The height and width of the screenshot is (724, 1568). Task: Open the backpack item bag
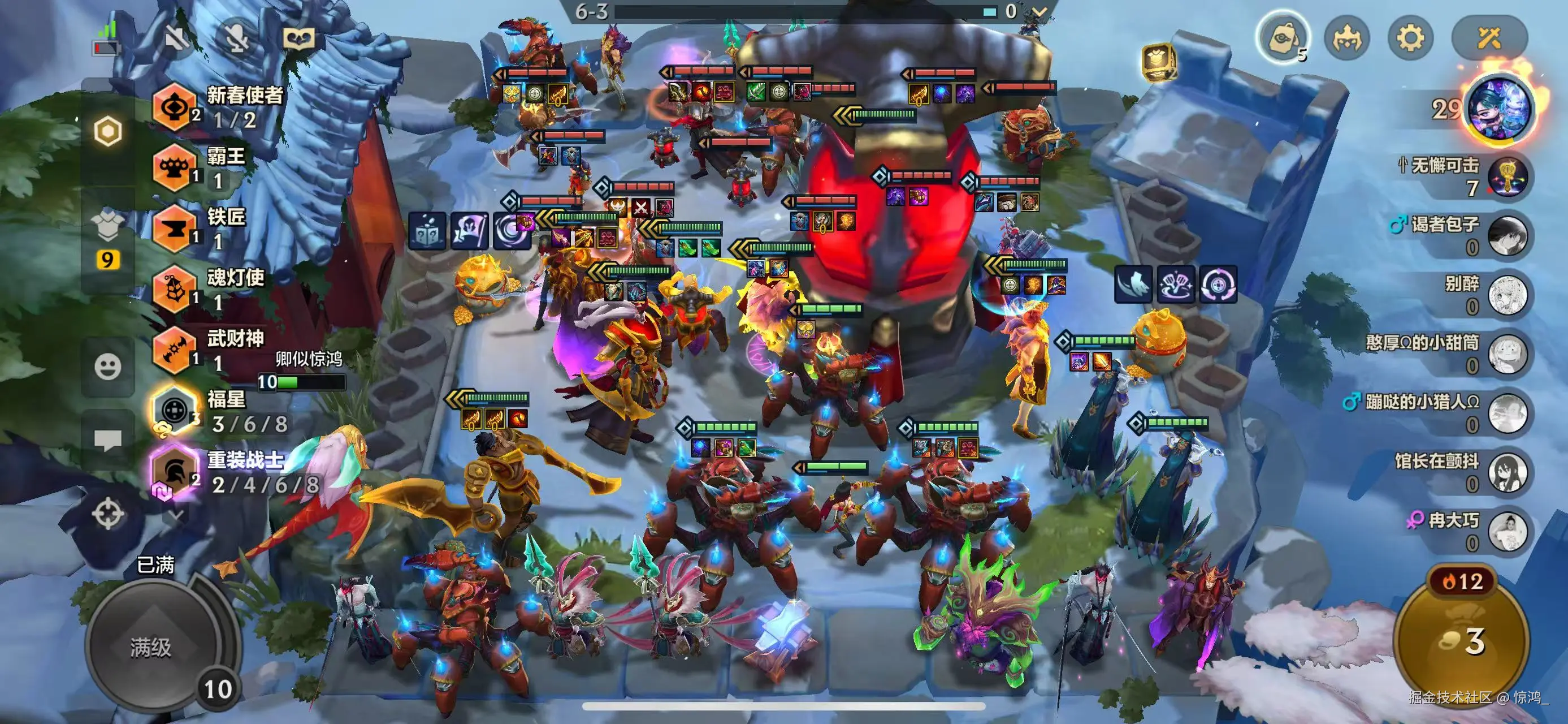coord(1282,38)
